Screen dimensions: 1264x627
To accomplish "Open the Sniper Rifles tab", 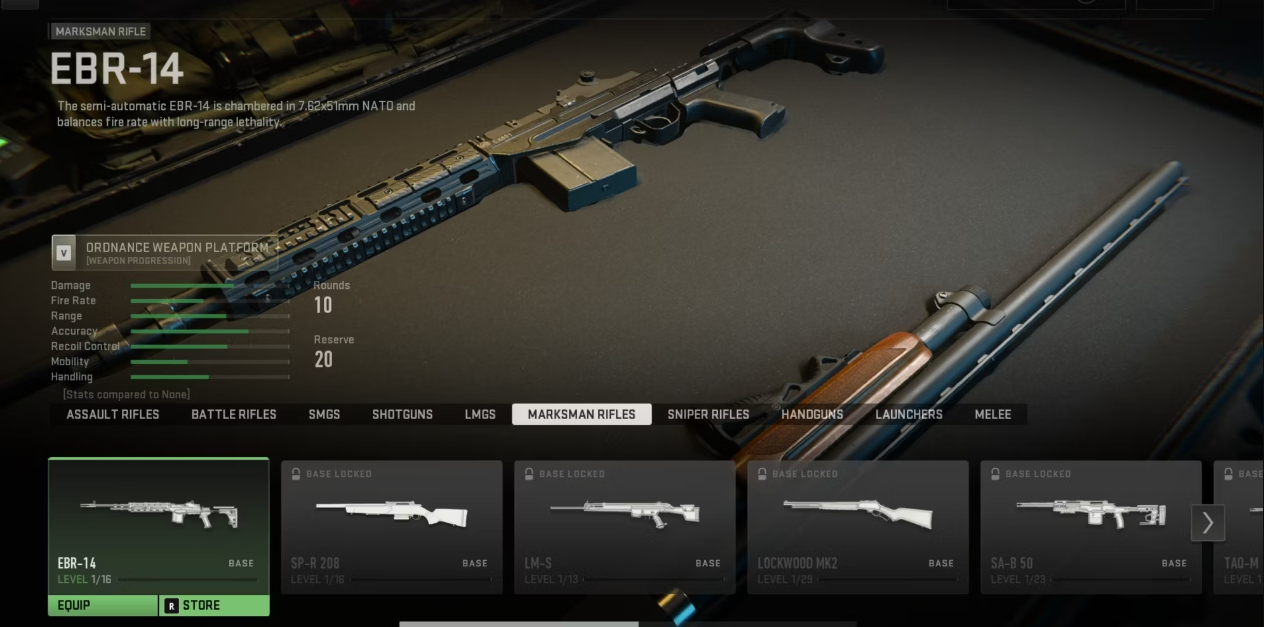I will (708, 414).
